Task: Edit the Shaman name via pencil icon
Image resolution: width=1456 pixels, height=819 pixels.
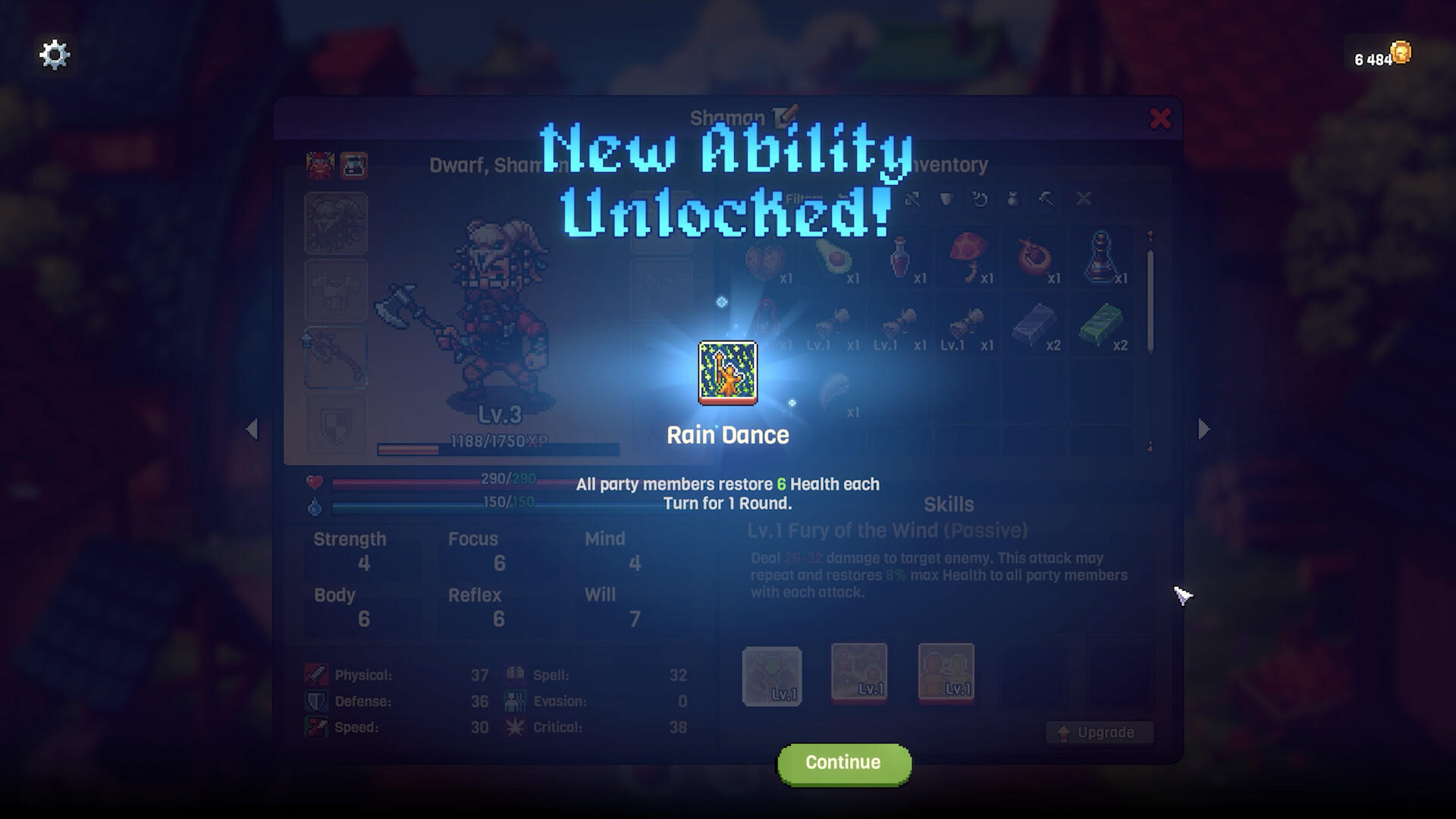Action: 786,115
